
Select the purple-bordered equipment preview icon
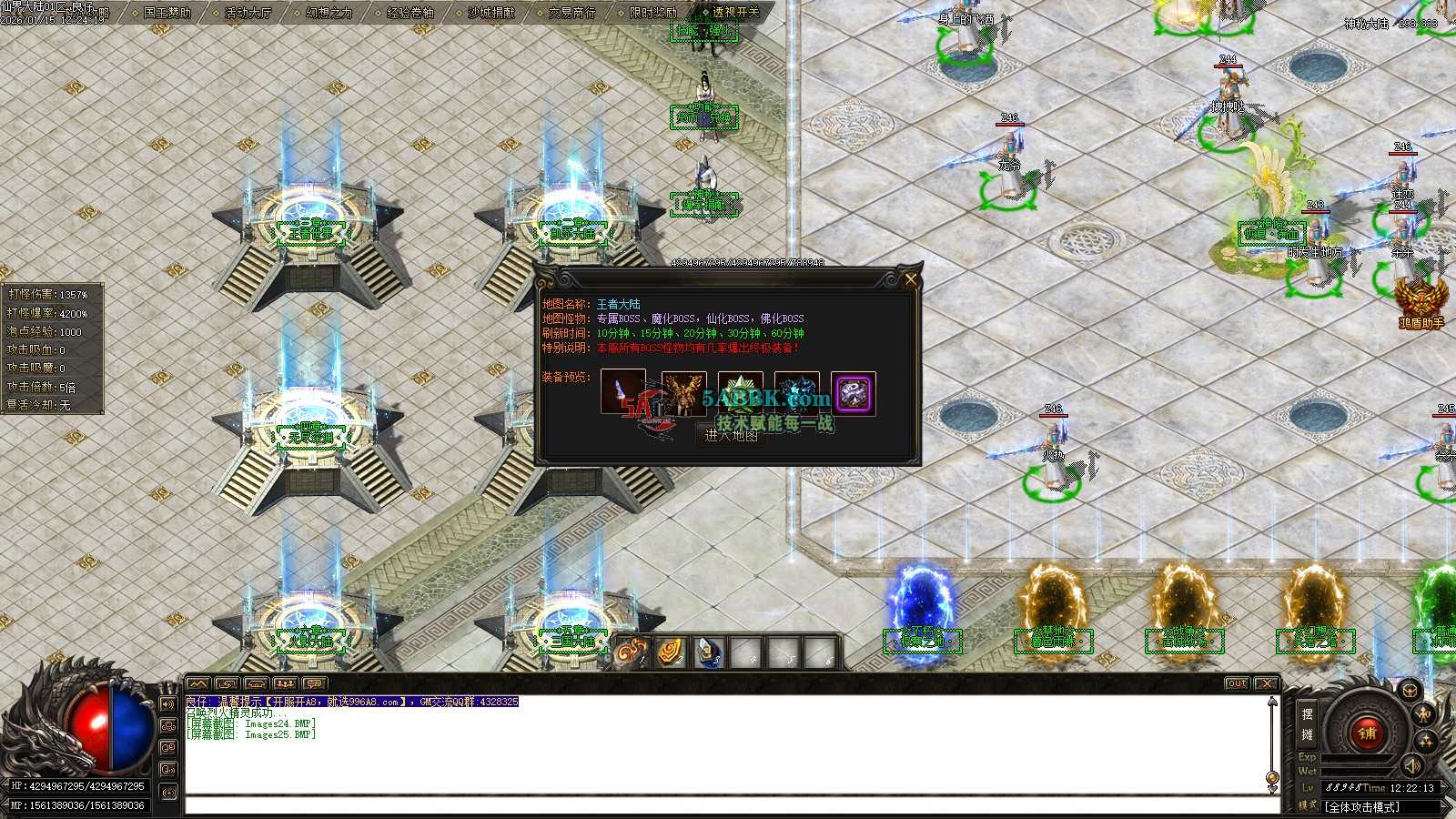pyautogui.click(x=853, y=393)
